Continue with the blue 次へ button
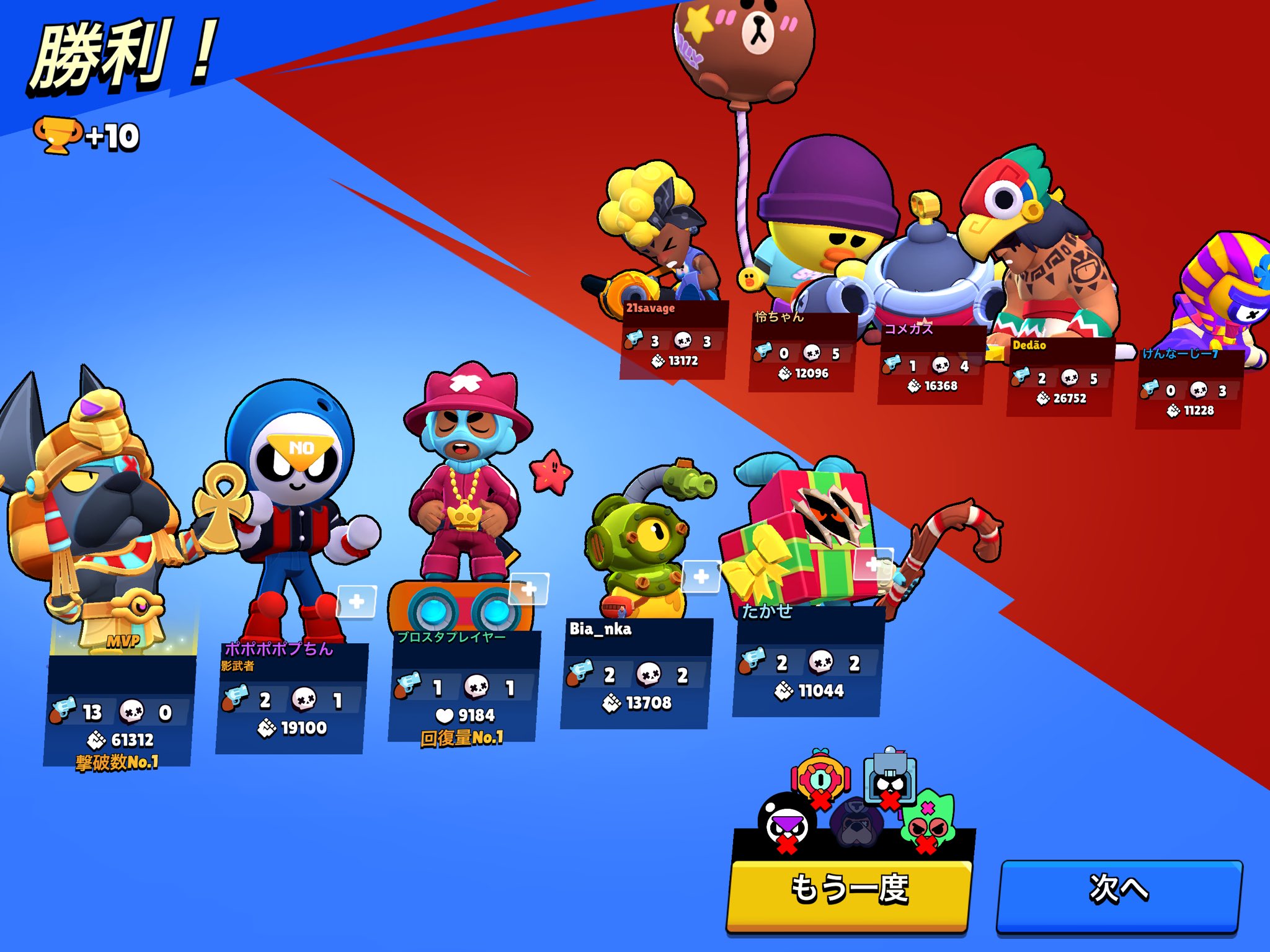Image resolution: width=1270 pixels, height=952 pixels. [x=1119, y=891]
